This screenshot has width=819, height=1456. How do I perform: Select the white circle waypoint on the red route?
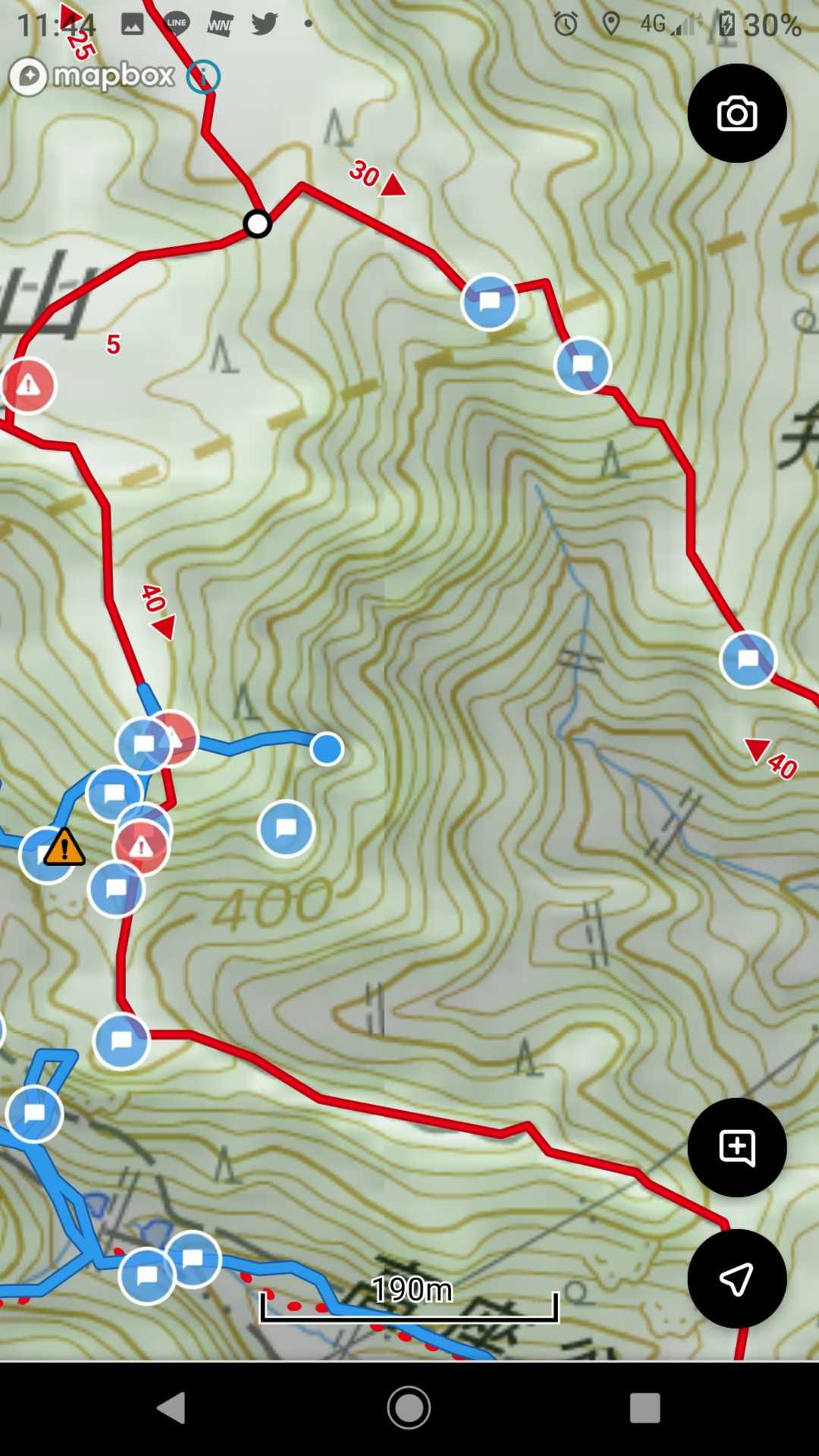coord(257,224)
